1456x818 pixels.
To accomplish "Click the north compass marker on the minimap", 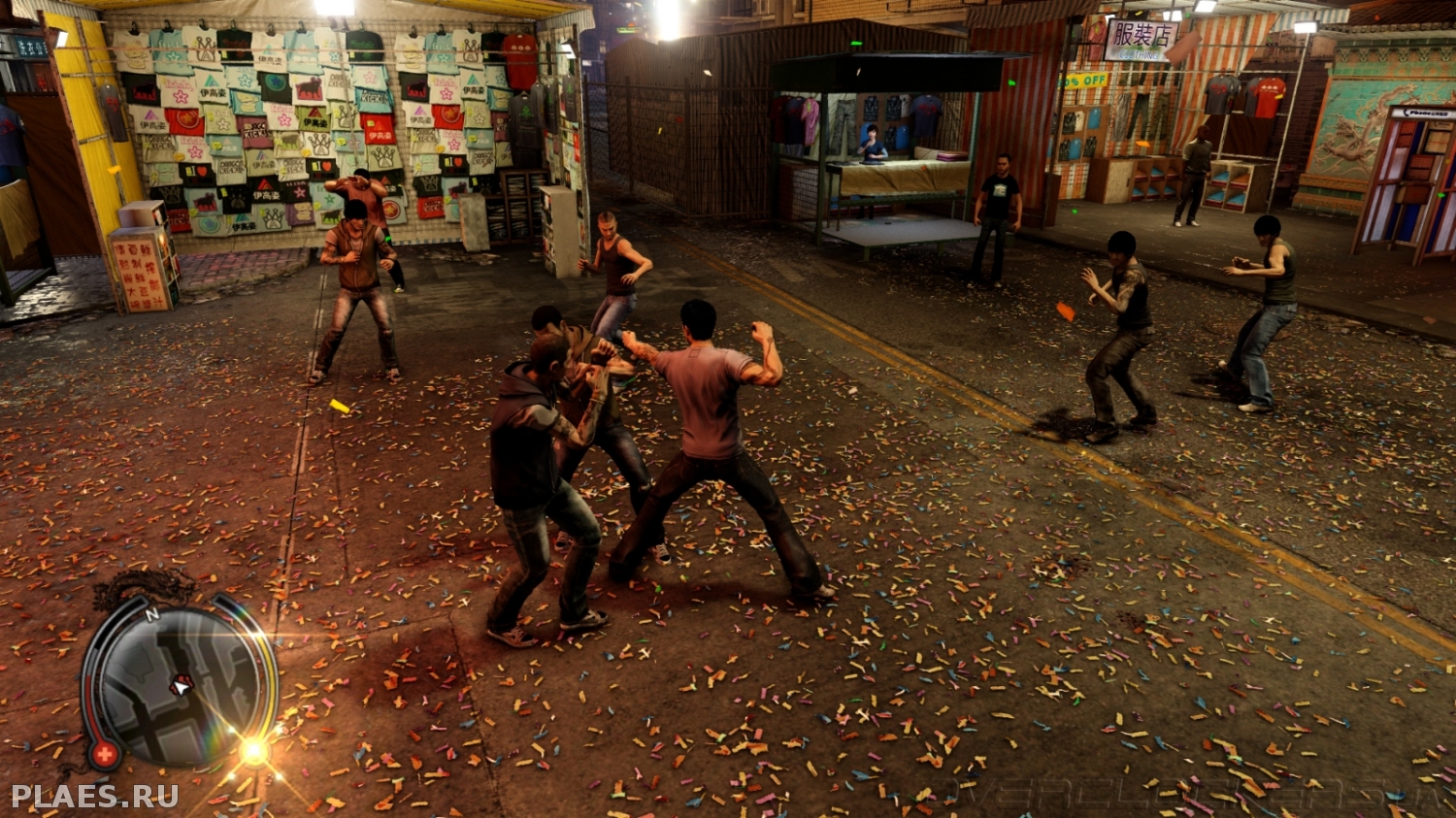I will [x=151, y=614].
